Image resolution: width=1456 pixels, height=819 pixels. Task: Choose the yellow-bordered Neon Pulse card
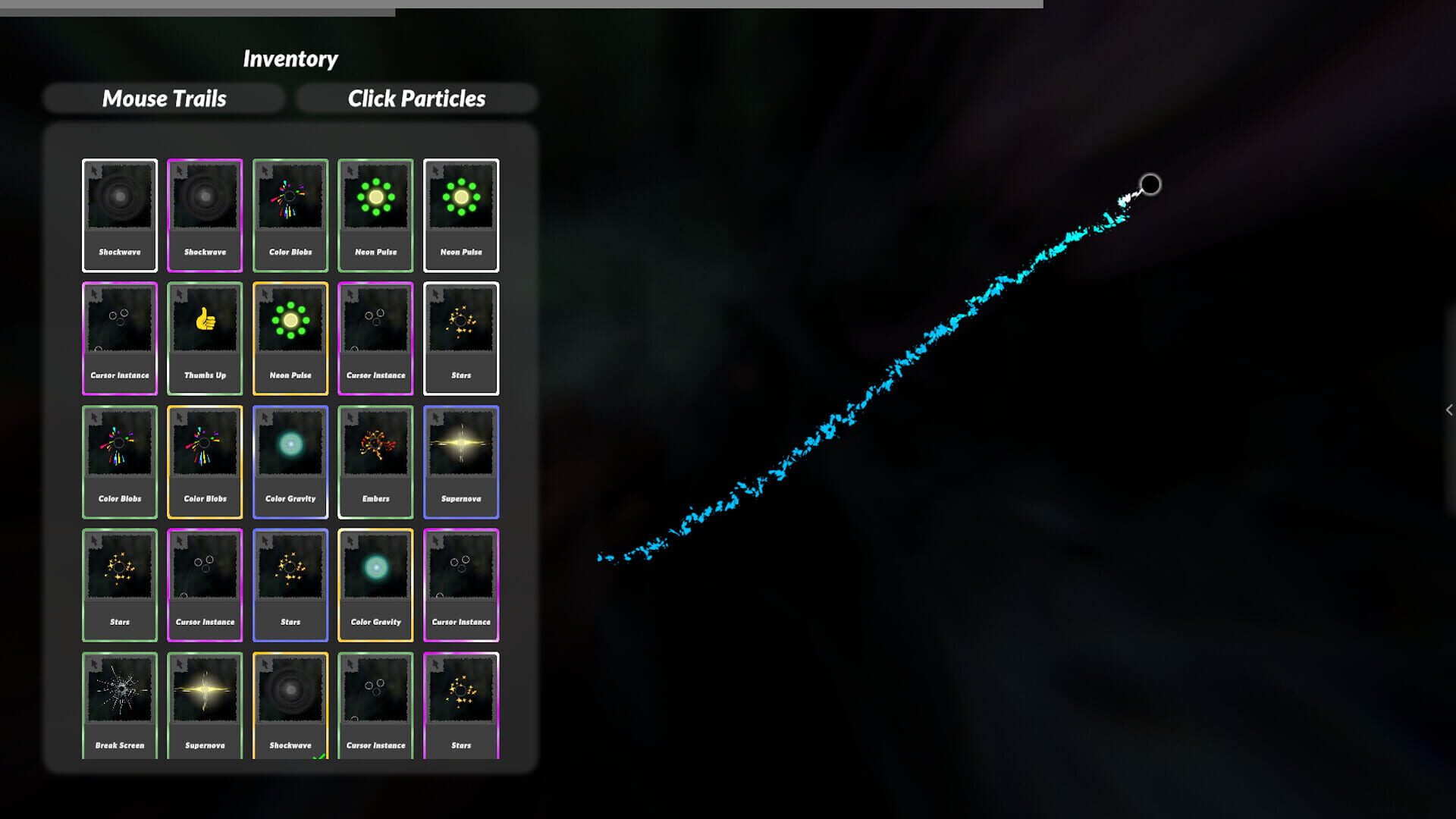click(290, 337)
